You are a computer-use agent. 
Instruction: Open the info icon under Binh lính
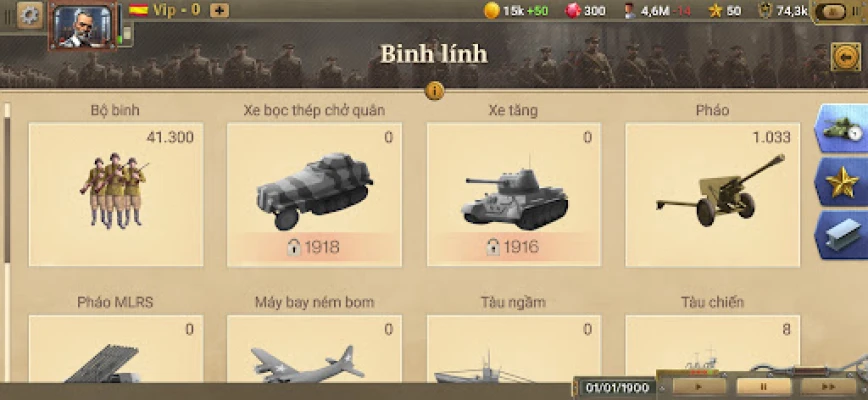(x=434, y=90)
